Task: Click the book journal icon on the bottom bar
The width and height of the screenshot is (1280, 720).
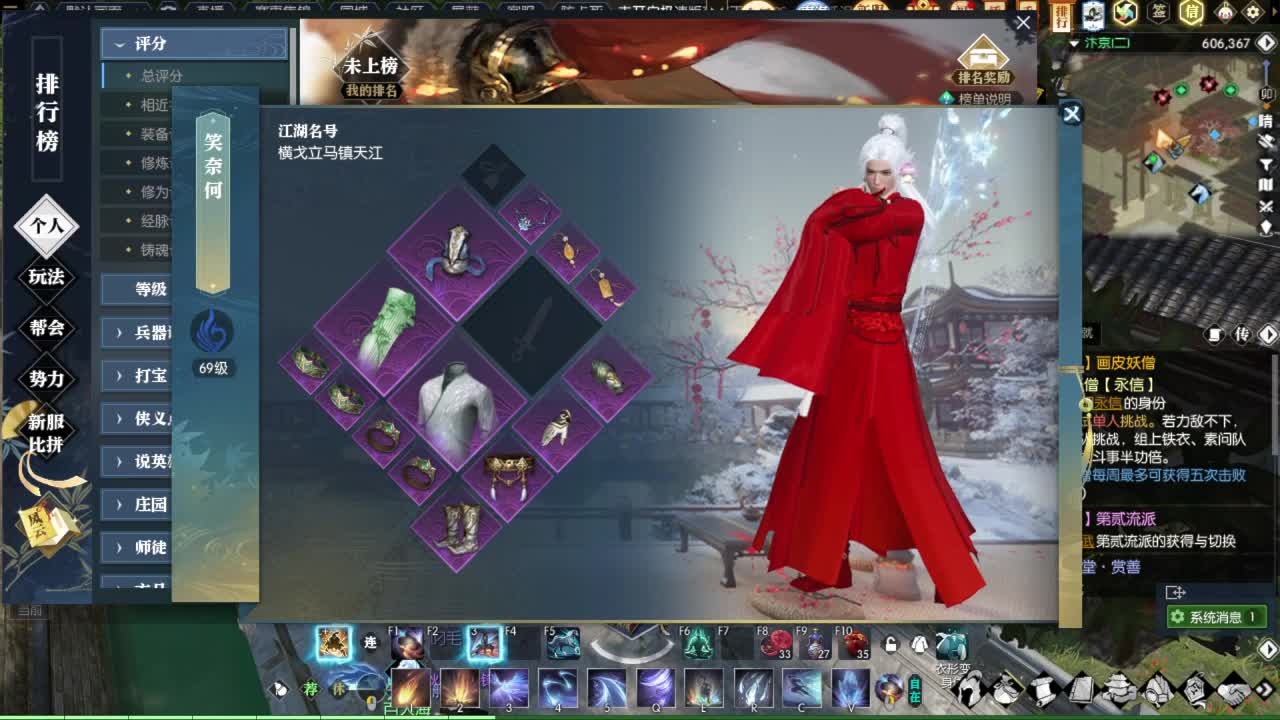Action: 1081,690
